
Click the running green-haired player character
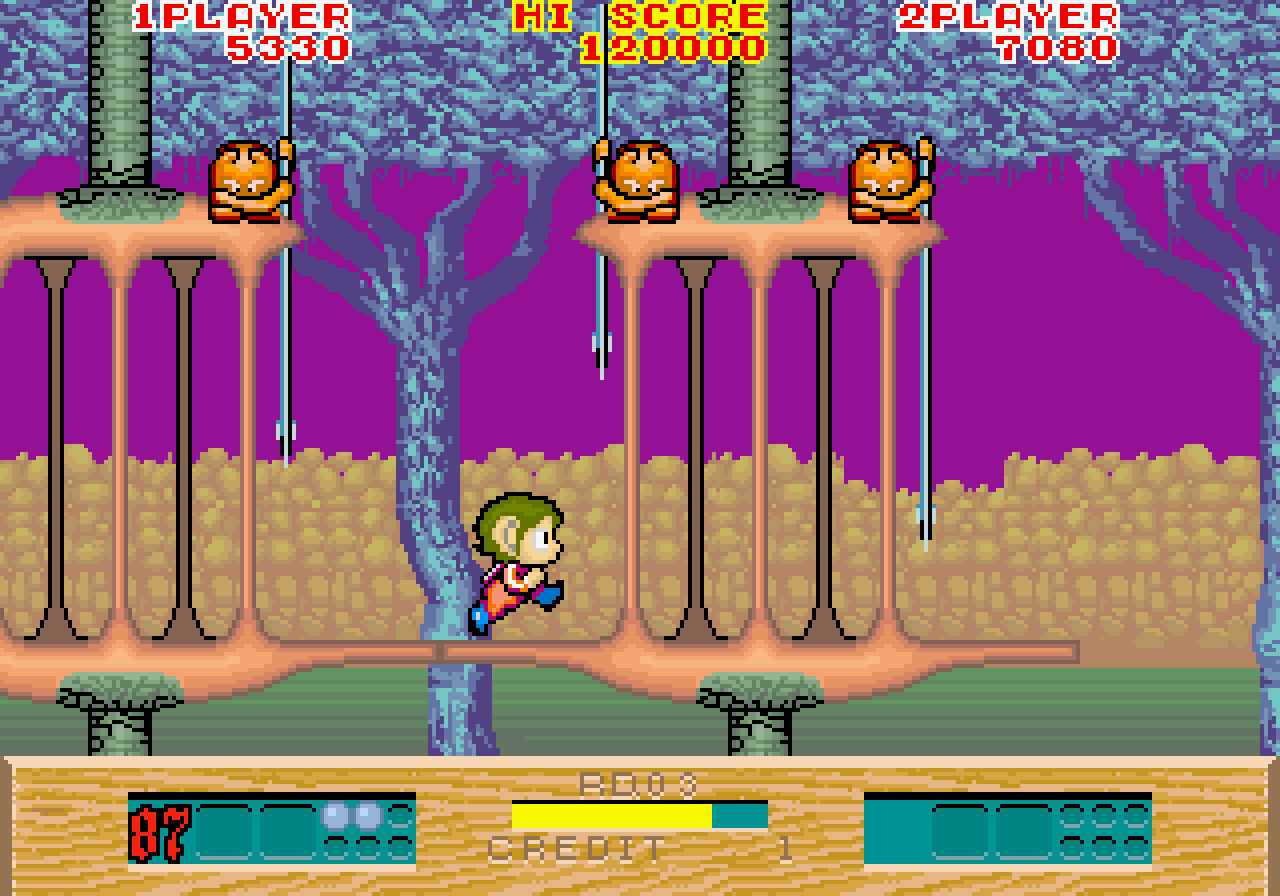(x=520, y=560)
